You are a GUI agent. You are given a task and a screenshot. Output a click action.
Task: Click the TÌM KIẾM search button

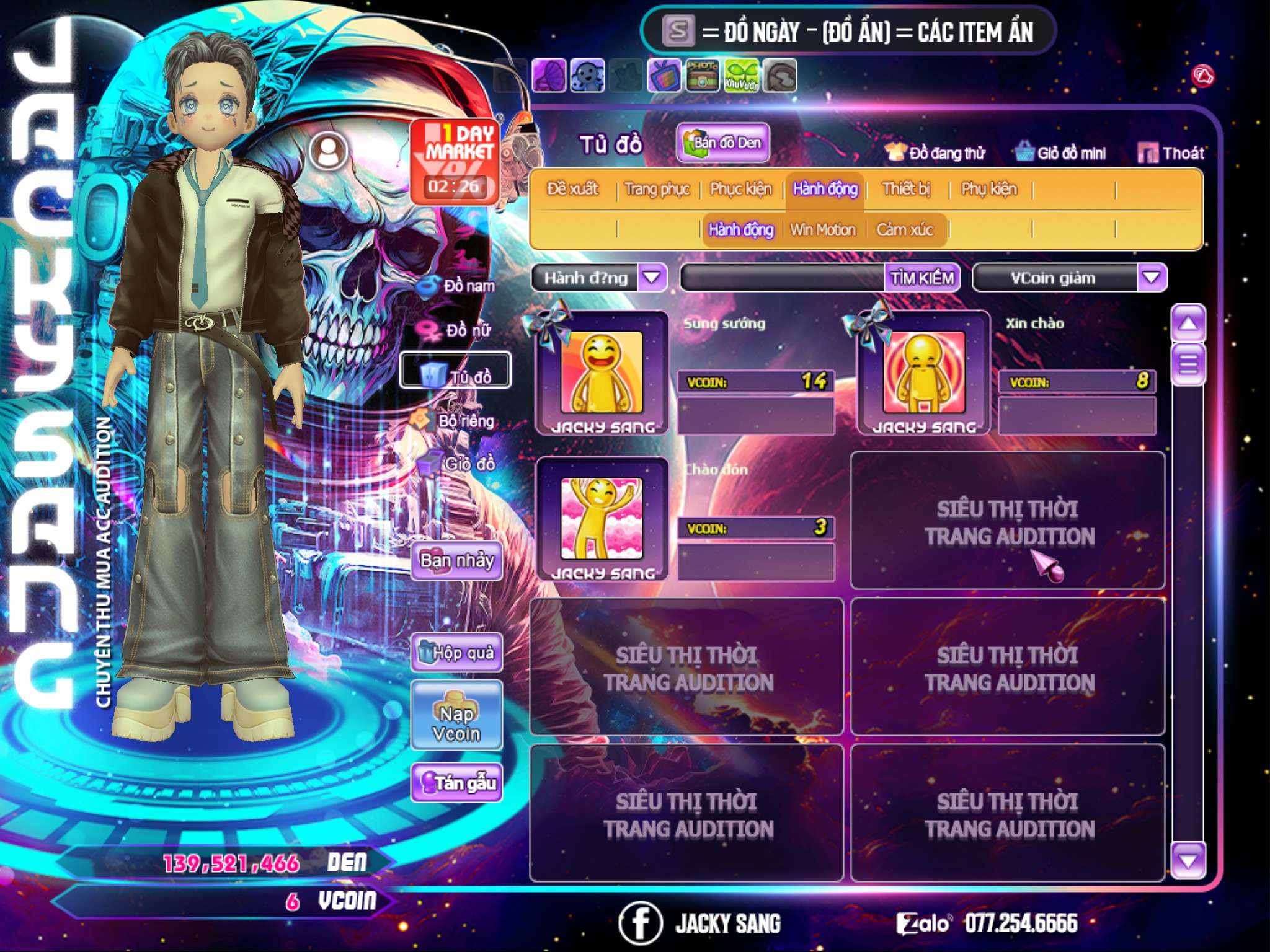point(922,278)
